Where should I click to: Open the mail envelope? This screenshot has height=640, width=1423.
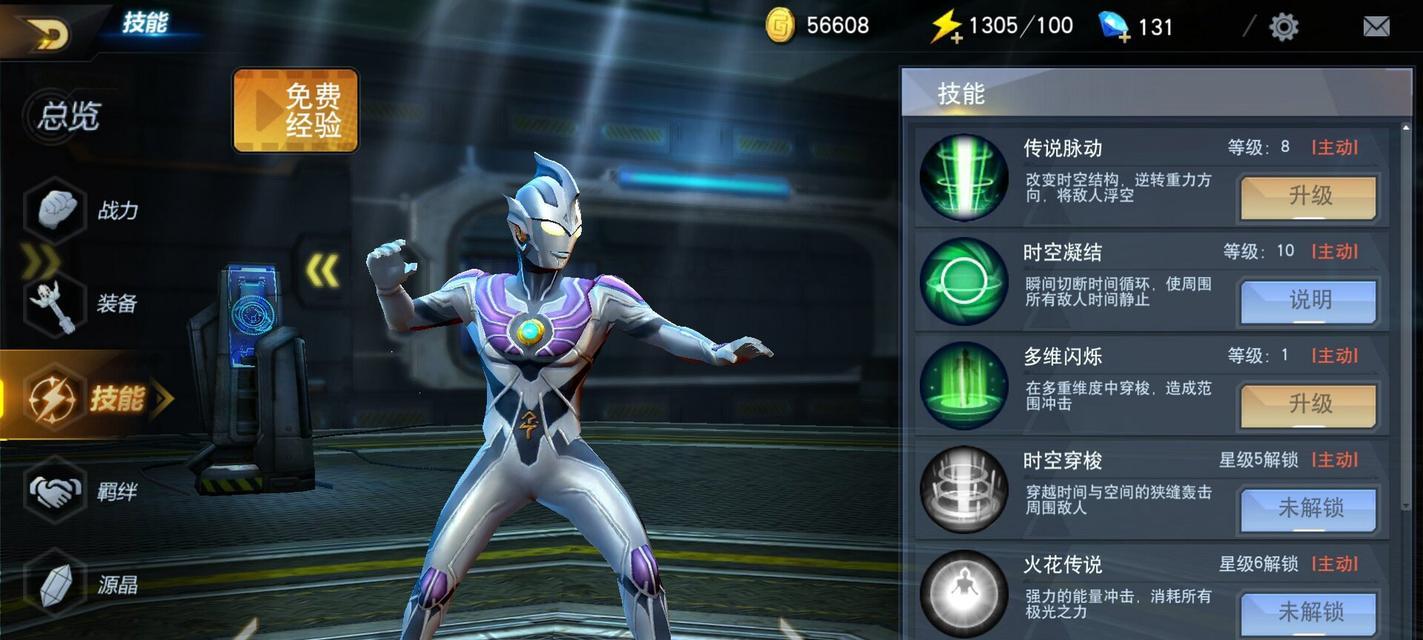(1376, 27)
